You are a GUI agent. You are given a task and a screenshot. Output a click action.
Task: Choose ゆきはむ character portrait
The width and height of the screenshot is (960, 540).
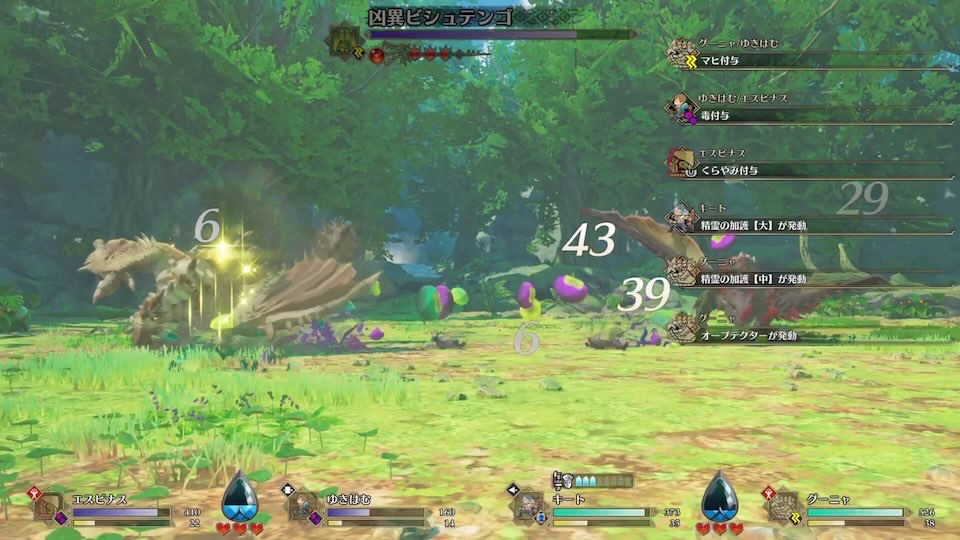303,506
